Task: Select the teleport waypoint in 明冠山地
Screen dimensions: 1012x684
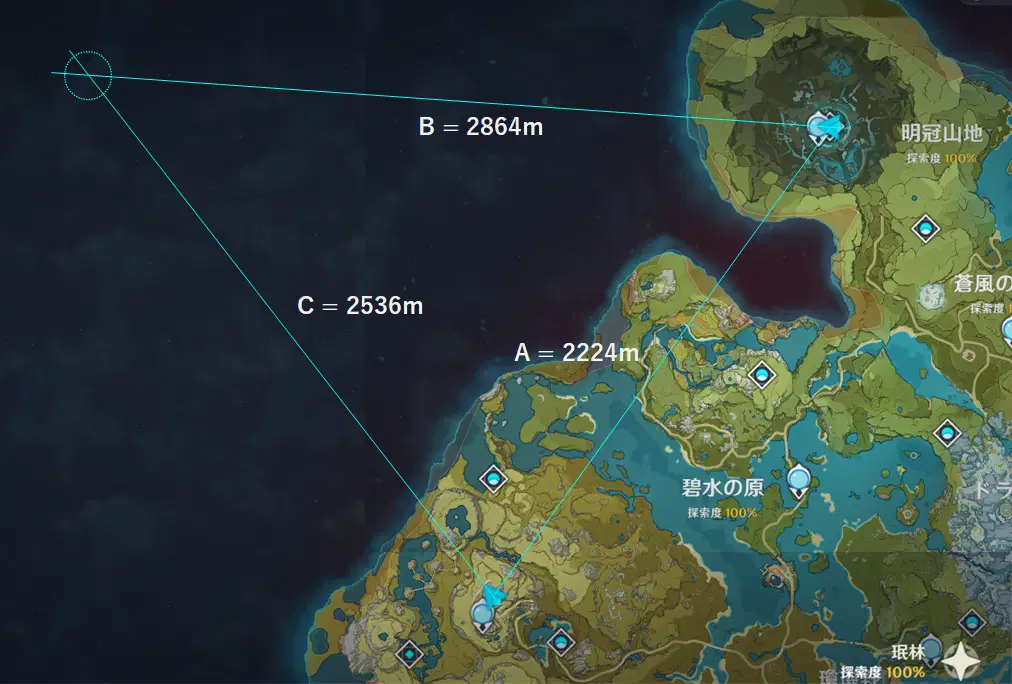Action: (x=821, y=127)
